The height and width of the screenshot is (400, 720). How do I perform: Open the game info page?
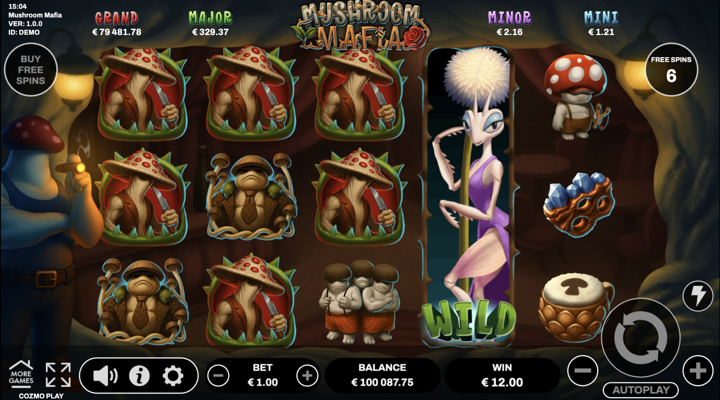pyautogui.click(x=139, y=376)
